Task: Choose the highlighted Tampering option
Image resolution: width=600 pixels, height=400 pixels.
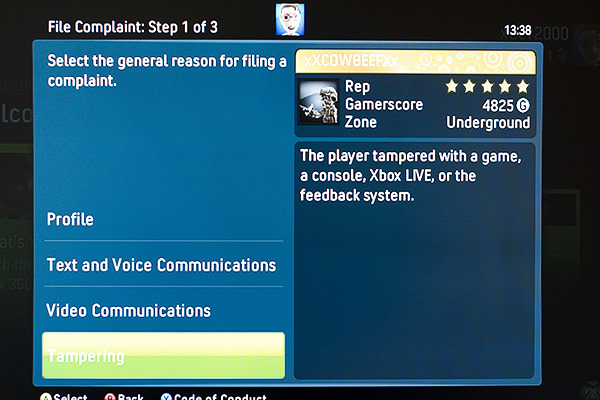Action: [x=163, y=356]
